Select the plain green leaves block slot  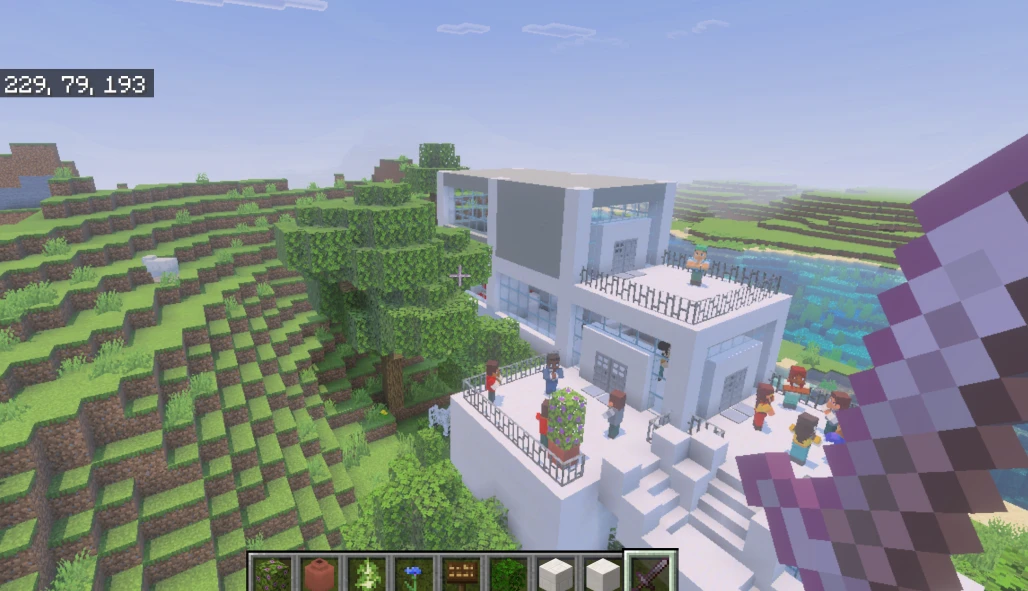pyautogui.click(x=508, y=574)
